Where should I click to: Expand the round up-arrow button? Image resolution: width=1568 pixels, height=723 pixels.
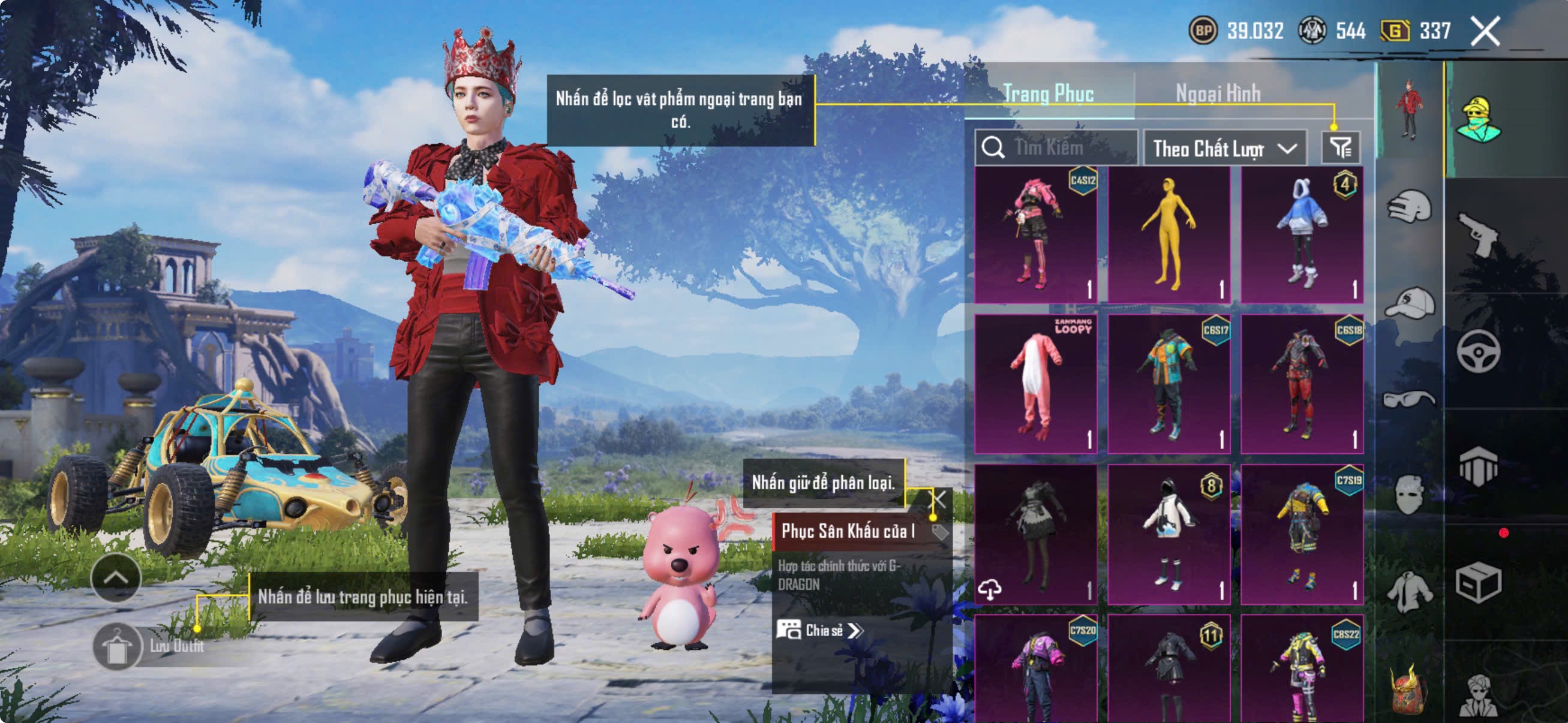pos(116,577)
